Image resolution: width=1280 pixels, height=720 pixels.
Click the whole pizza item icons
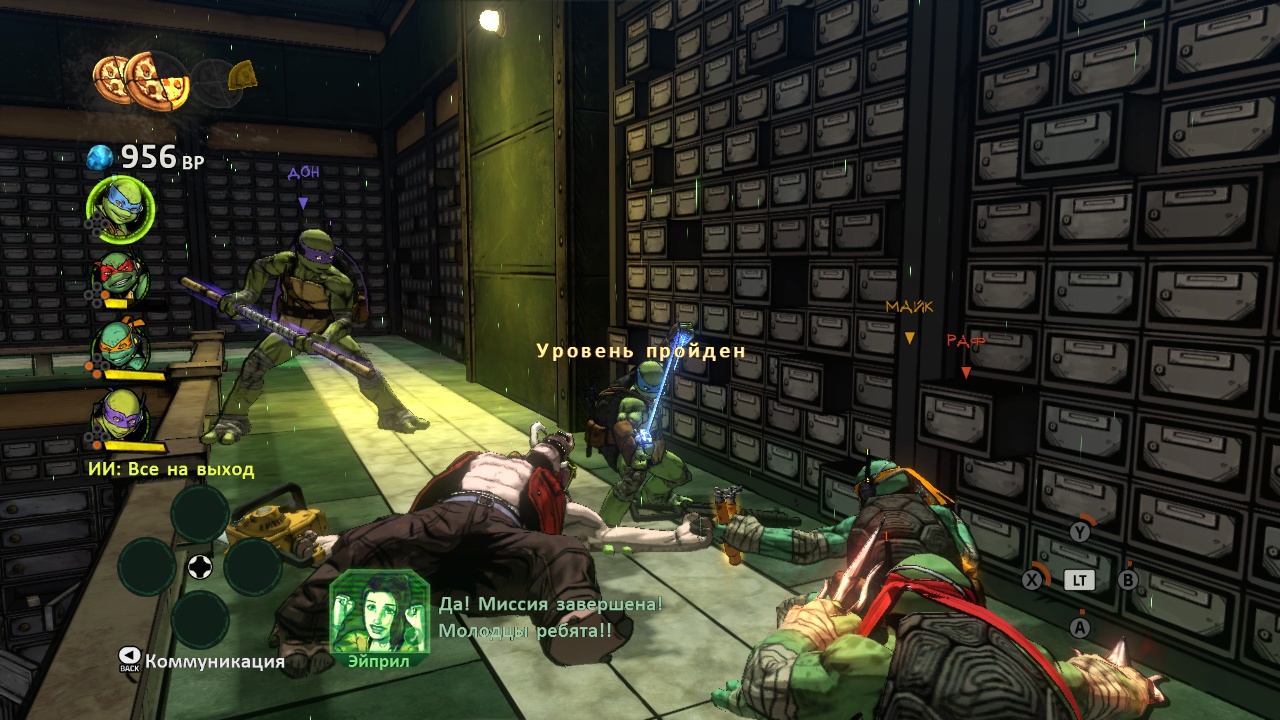click(x=141, y=79)
